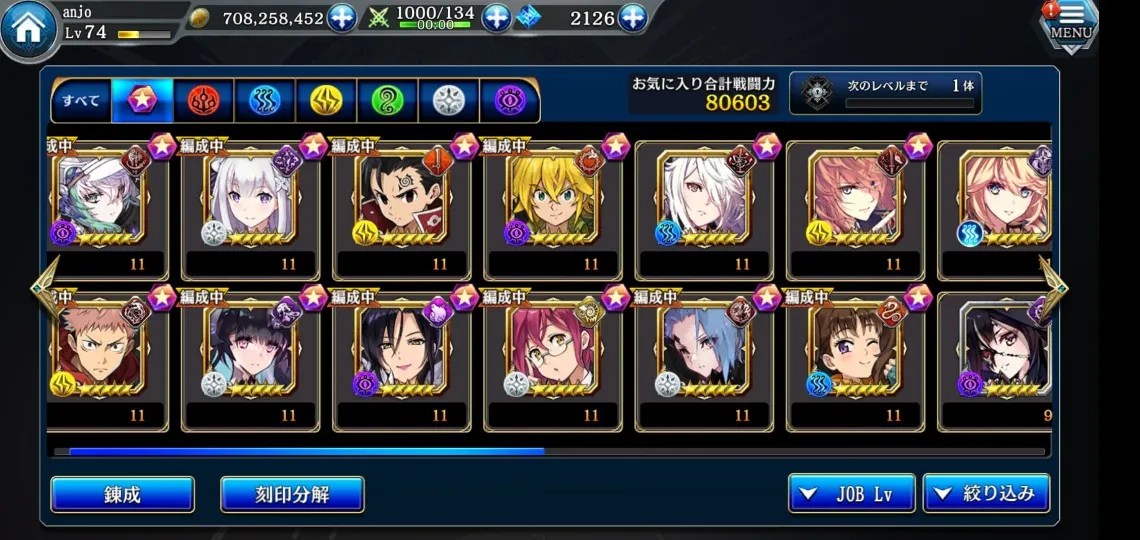
Task: Filter by the green wind element tab
Action: (x=387, y=100)
